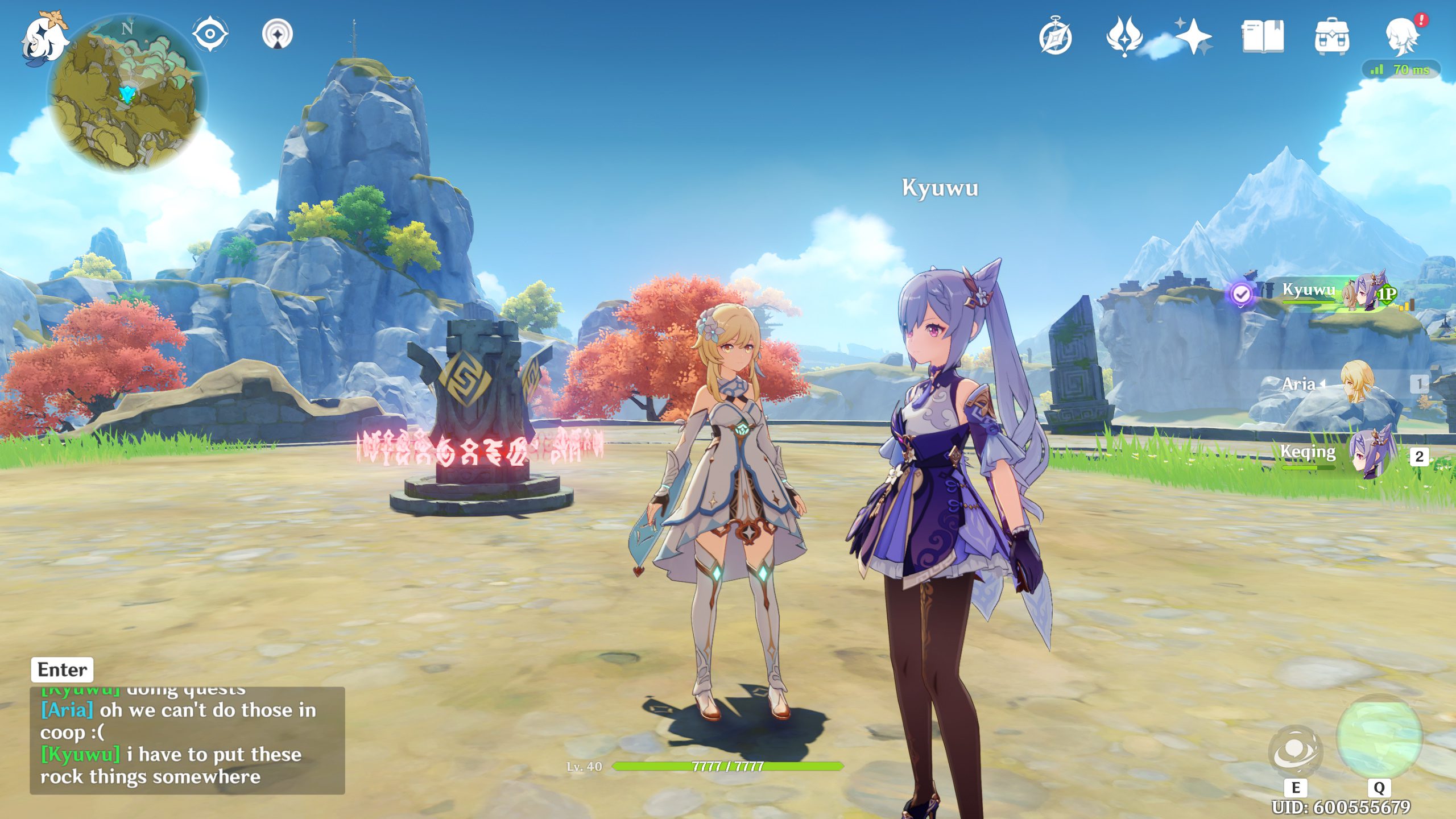
Task: Open the Battle Pass winged icon
Action: click(x=1124, y=36)
